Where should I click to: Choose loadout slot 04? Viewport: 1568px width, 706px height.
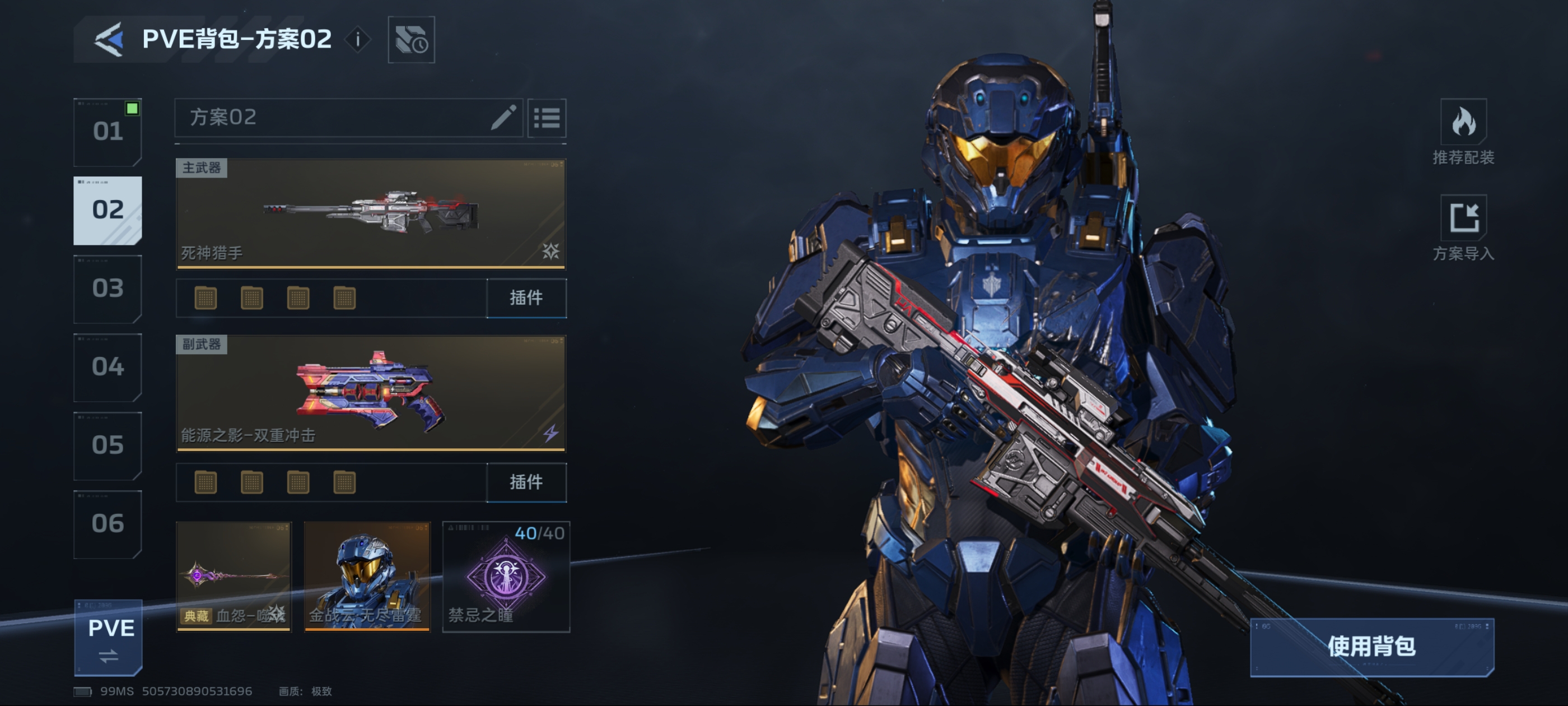pos(108,366)
